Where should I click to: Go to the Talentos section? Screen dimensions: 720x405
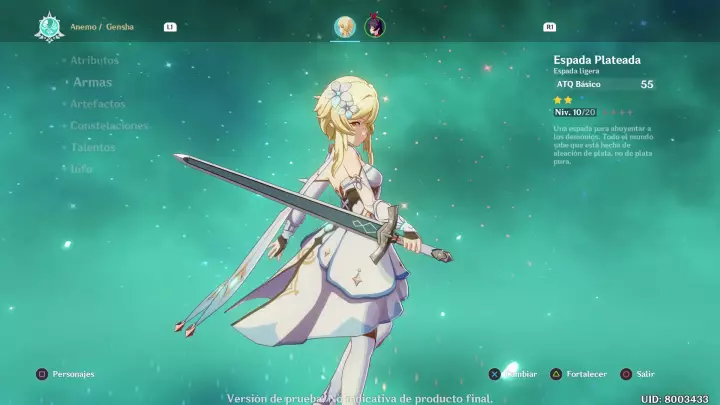(93, 147)
